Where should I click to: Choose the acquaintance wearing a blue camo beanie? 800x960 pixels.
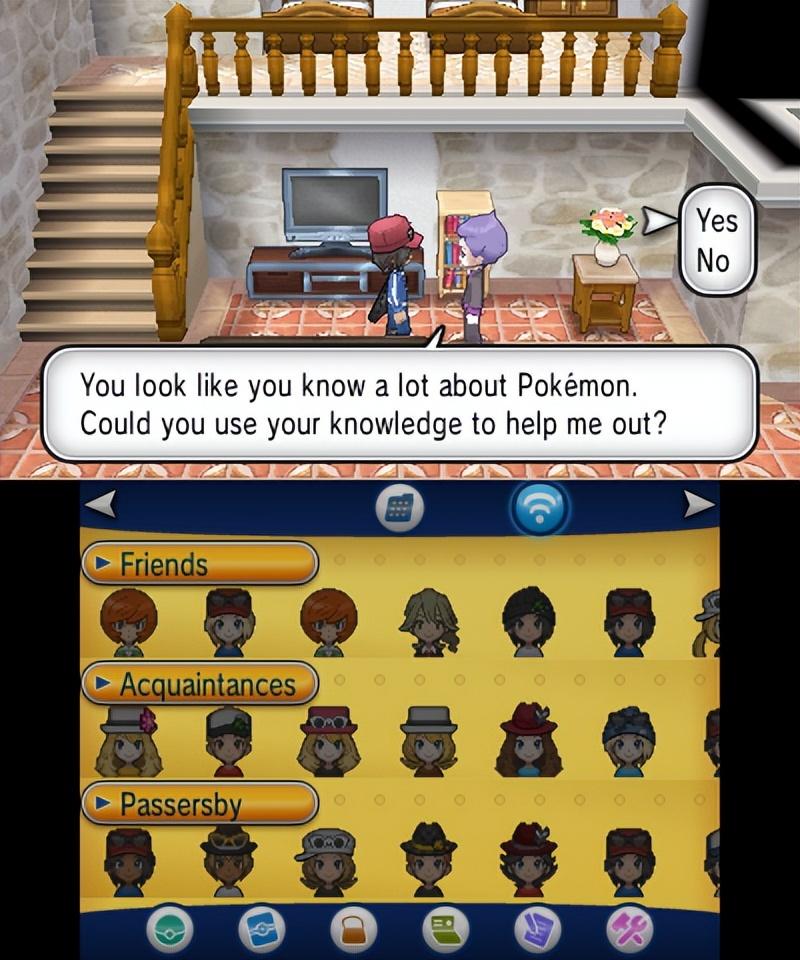coord(629,741)
